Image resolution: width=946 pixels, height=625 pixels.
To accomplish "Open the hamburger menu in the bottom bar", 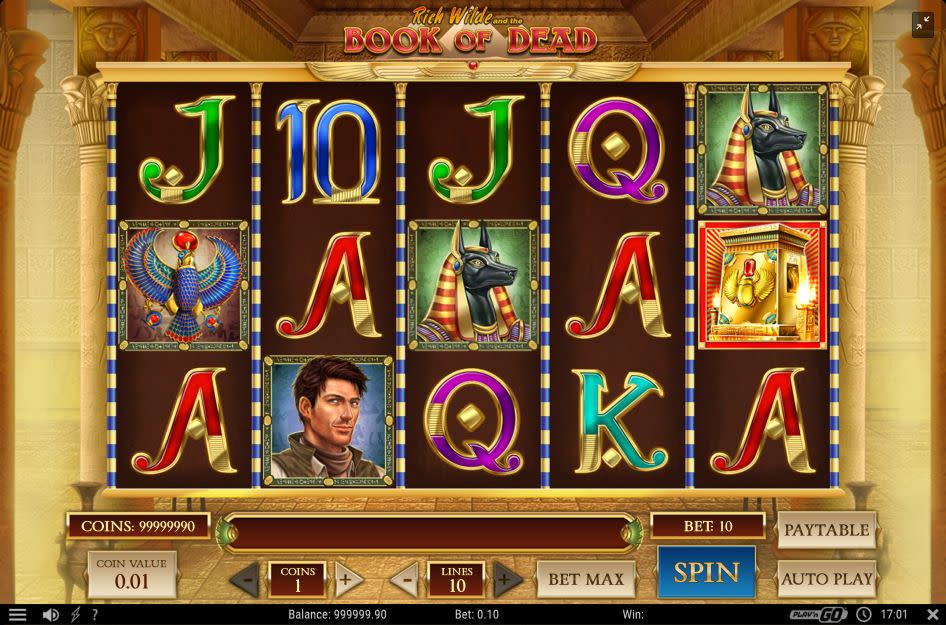I will tap(17, 614).
